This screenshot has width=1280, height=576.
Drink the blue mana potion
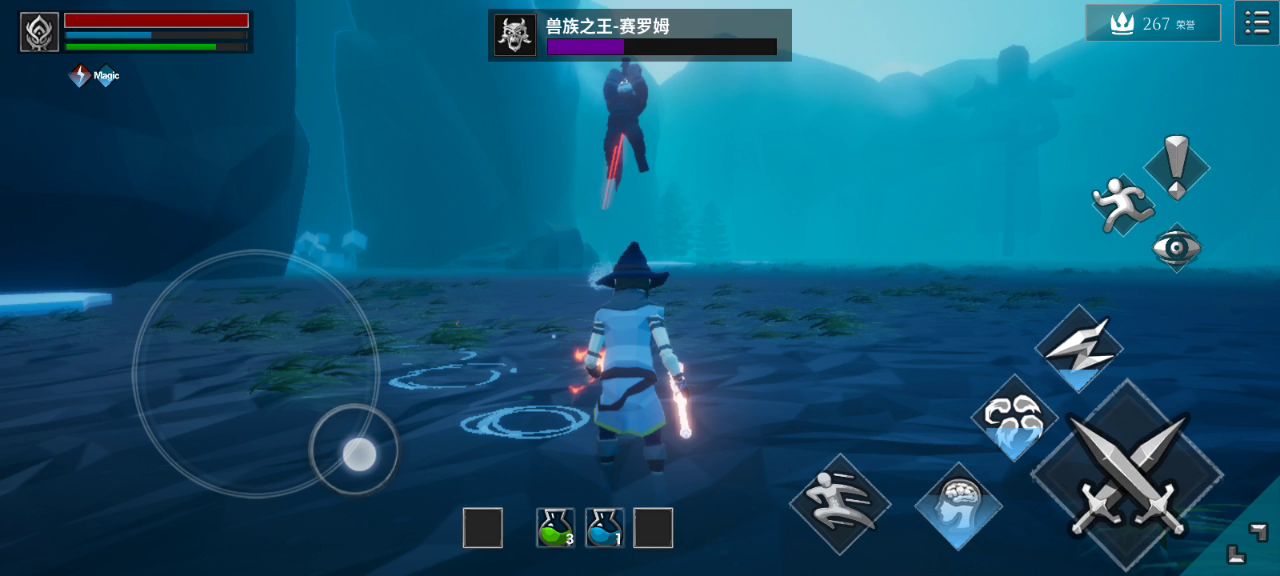pyautogui.click(x=605, y=528)
